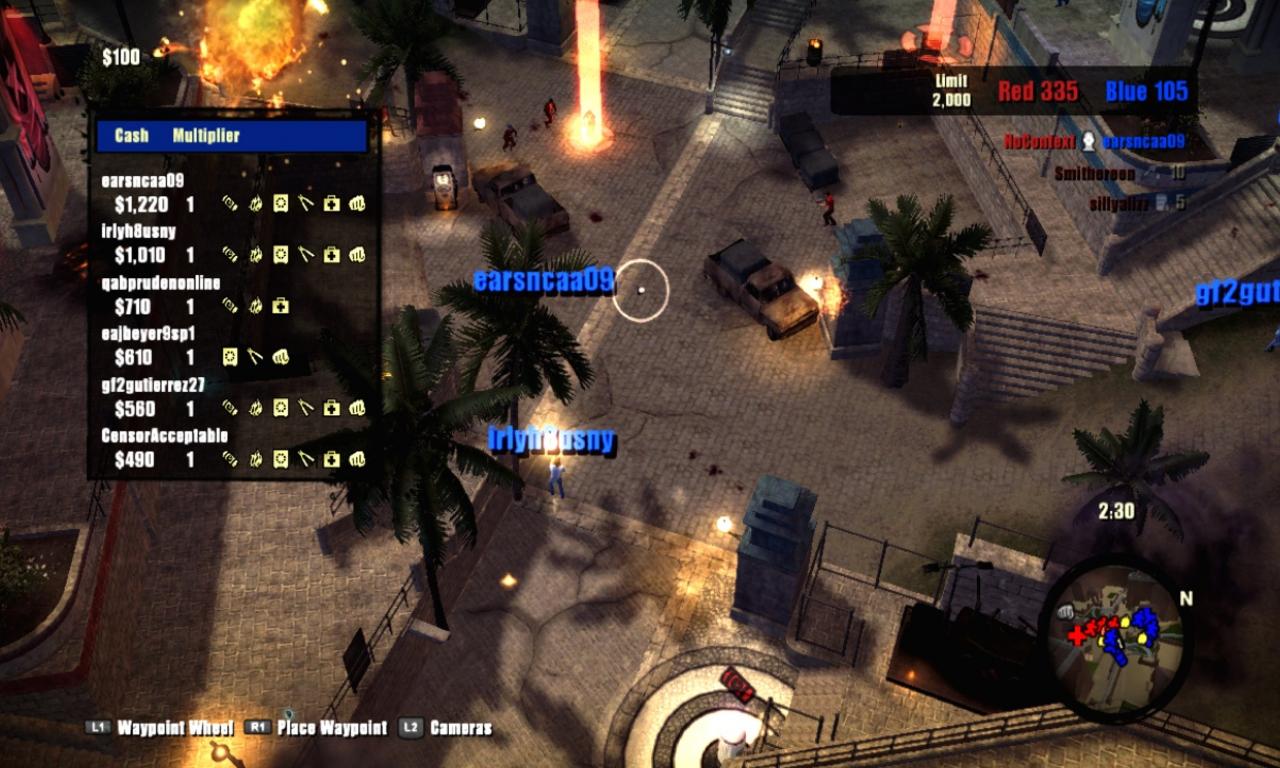Click the ammo magazine icon for qabprudenonline
1280x768 pixels.
click(x=228, y=305)
